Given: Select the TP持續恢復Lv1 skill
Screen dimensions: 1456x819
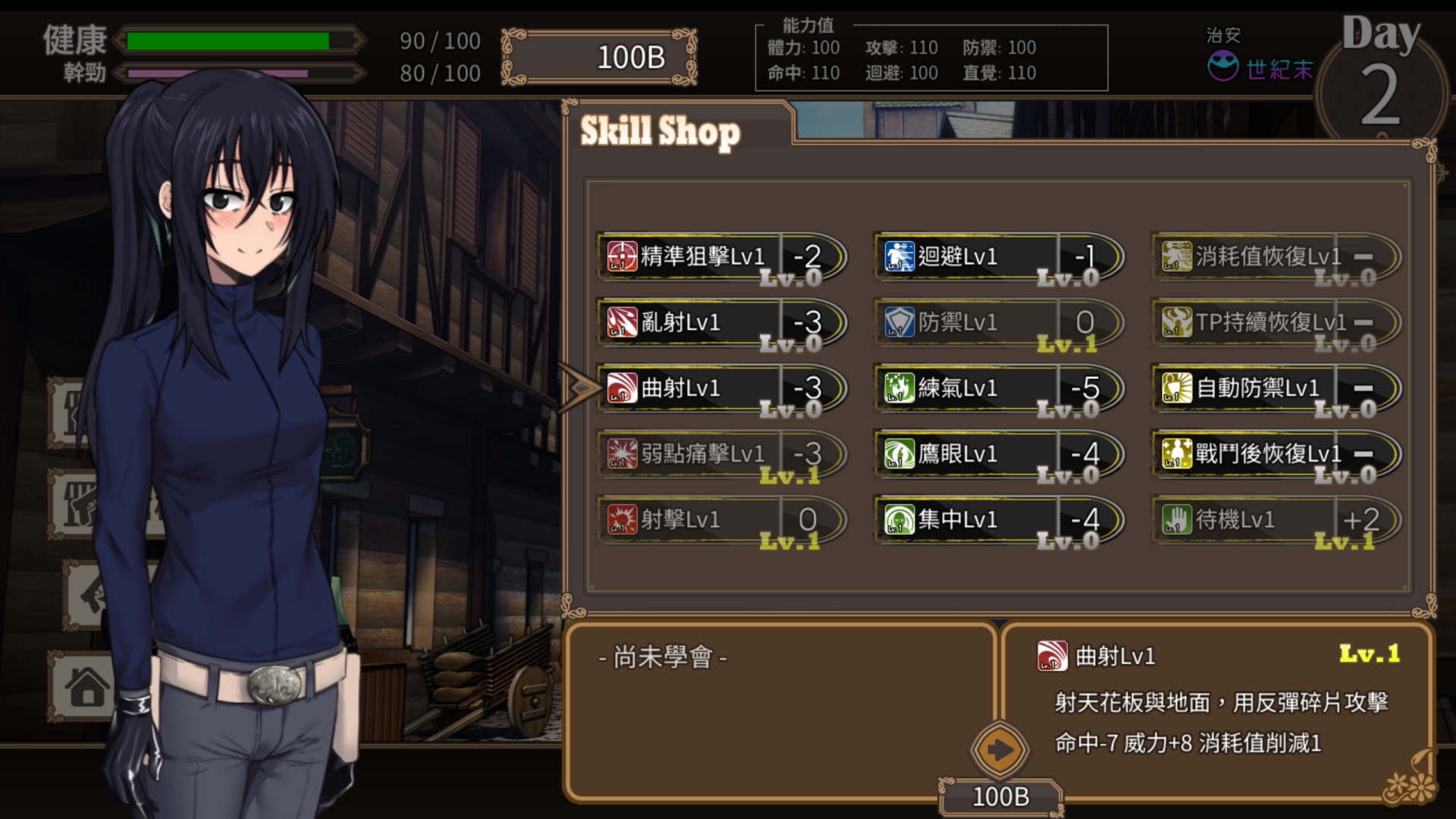Looking at the screenshot, I should (1275, 323).
